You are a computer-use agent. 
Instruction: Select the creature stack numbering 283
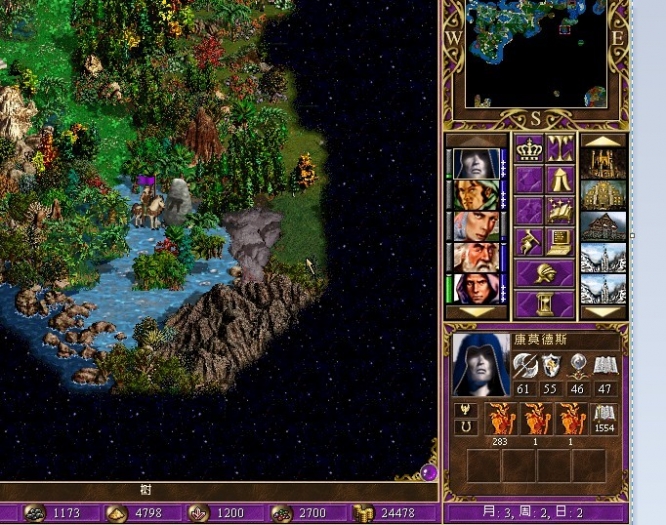500,420
